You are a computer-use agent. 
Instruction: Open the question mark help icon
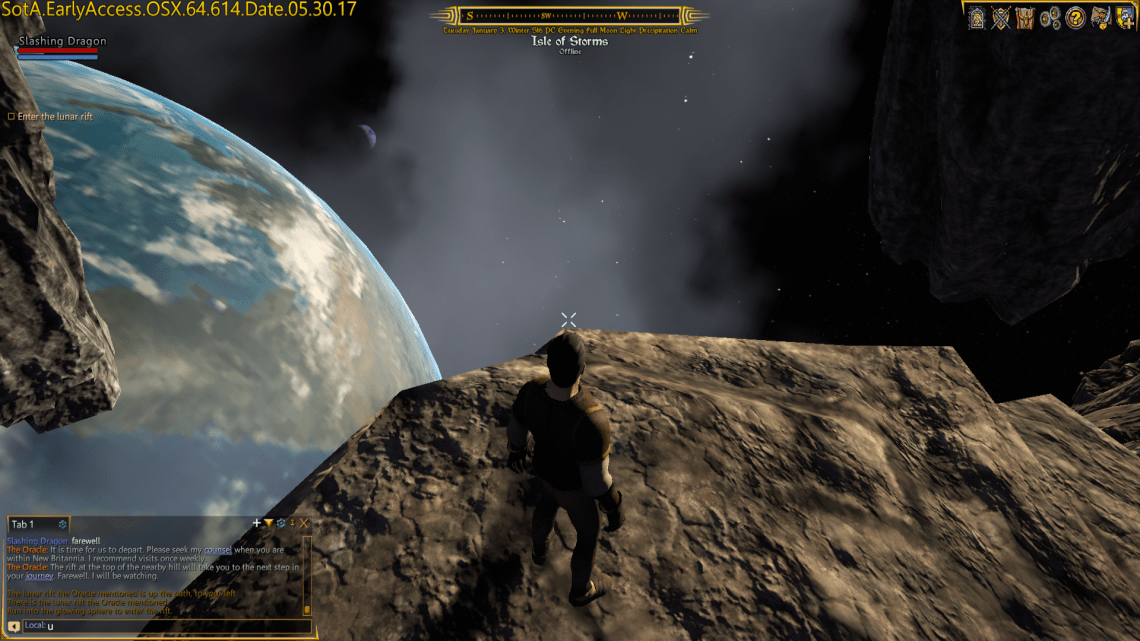[1075, 17]
